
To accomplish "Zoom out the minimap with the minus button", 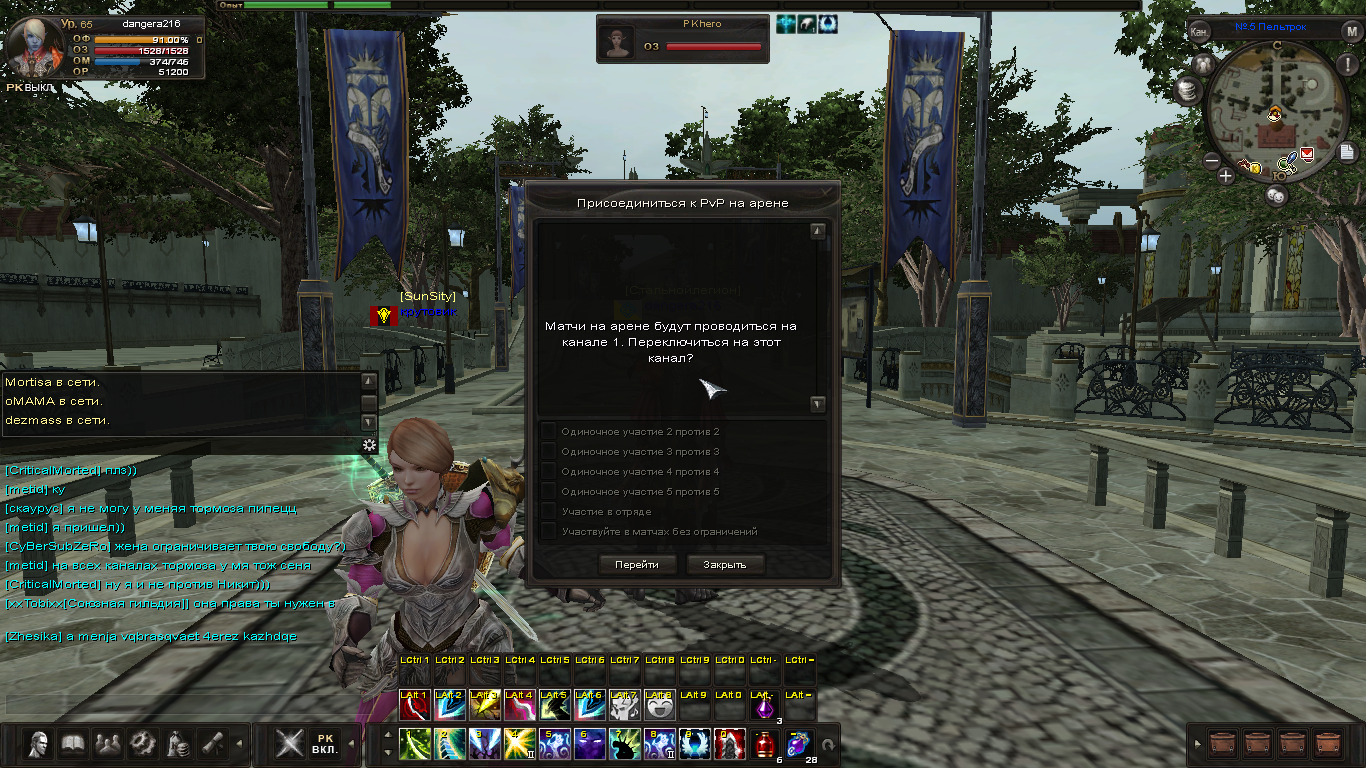I will pos(1212,160).
